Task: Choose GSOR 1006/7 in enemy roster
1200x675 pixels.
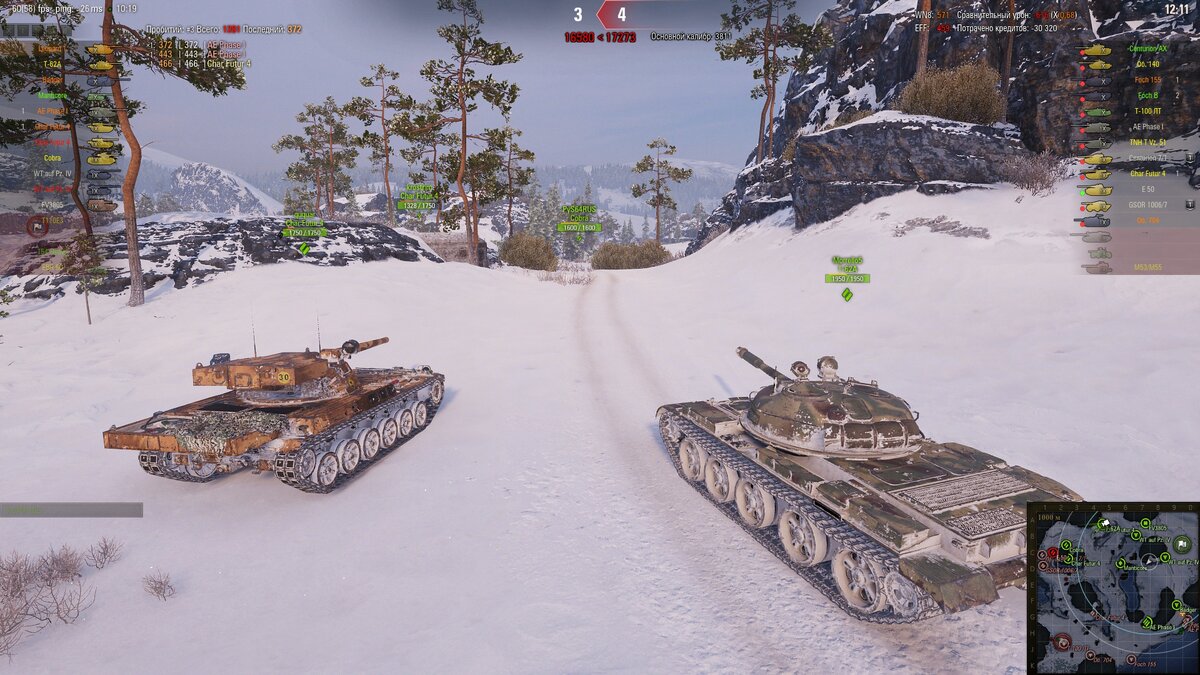Action: 1148,204
